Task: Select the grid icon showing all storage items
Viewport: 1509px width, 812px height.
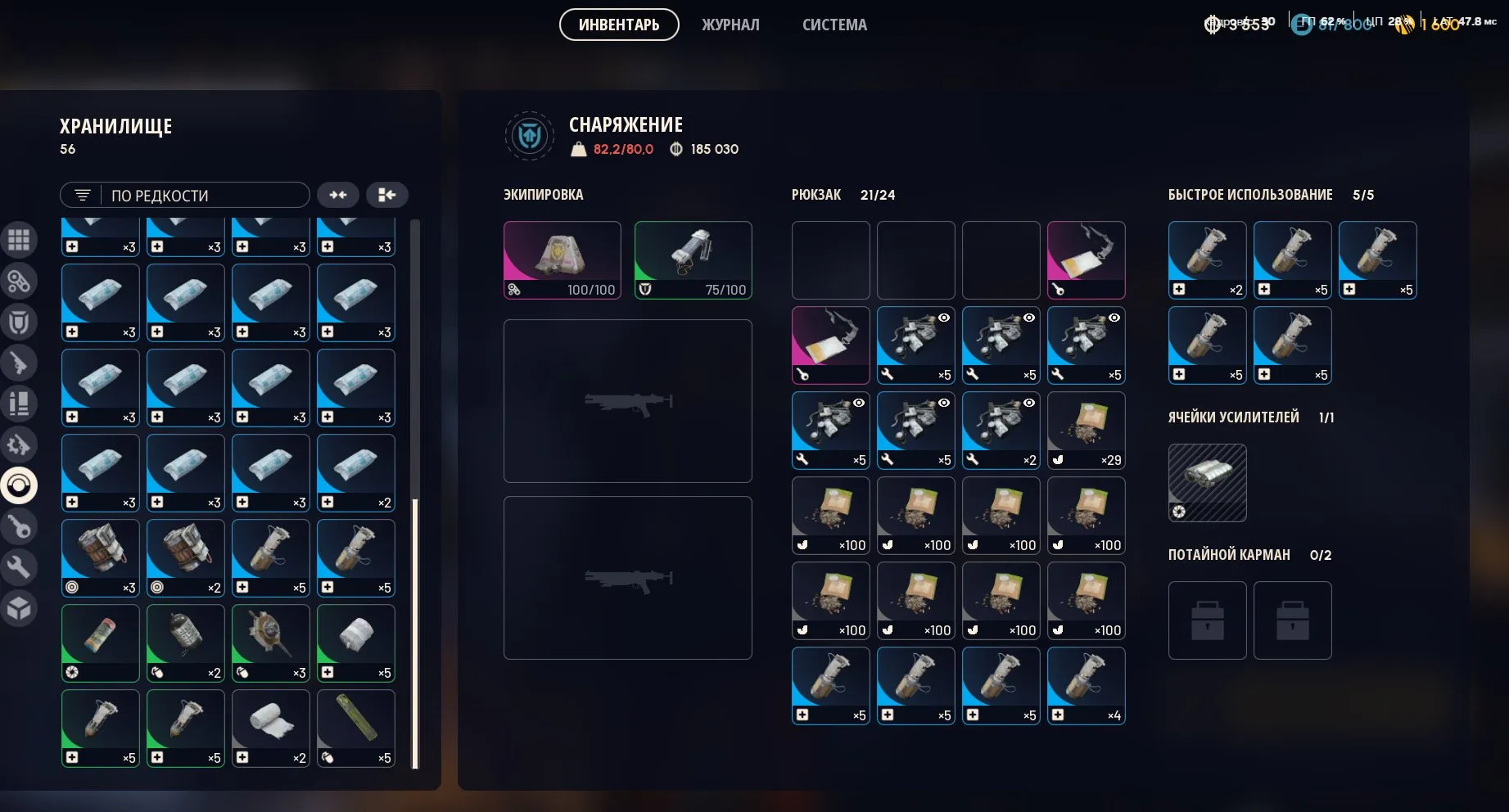Action: [20, 240]
